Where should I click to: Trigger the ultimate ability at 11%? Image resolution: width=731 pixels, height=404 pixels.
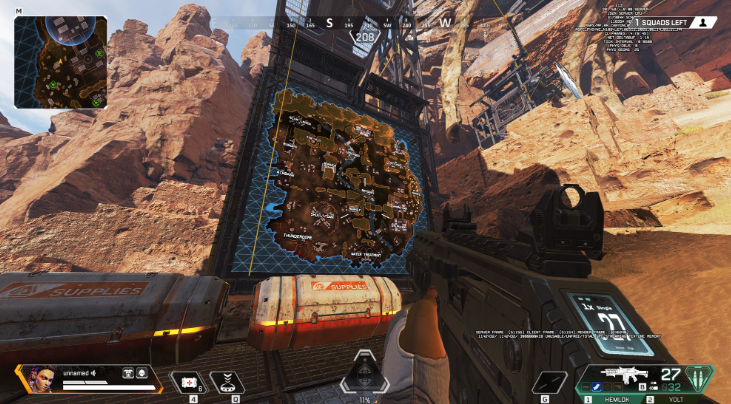[x=363, y=375]
